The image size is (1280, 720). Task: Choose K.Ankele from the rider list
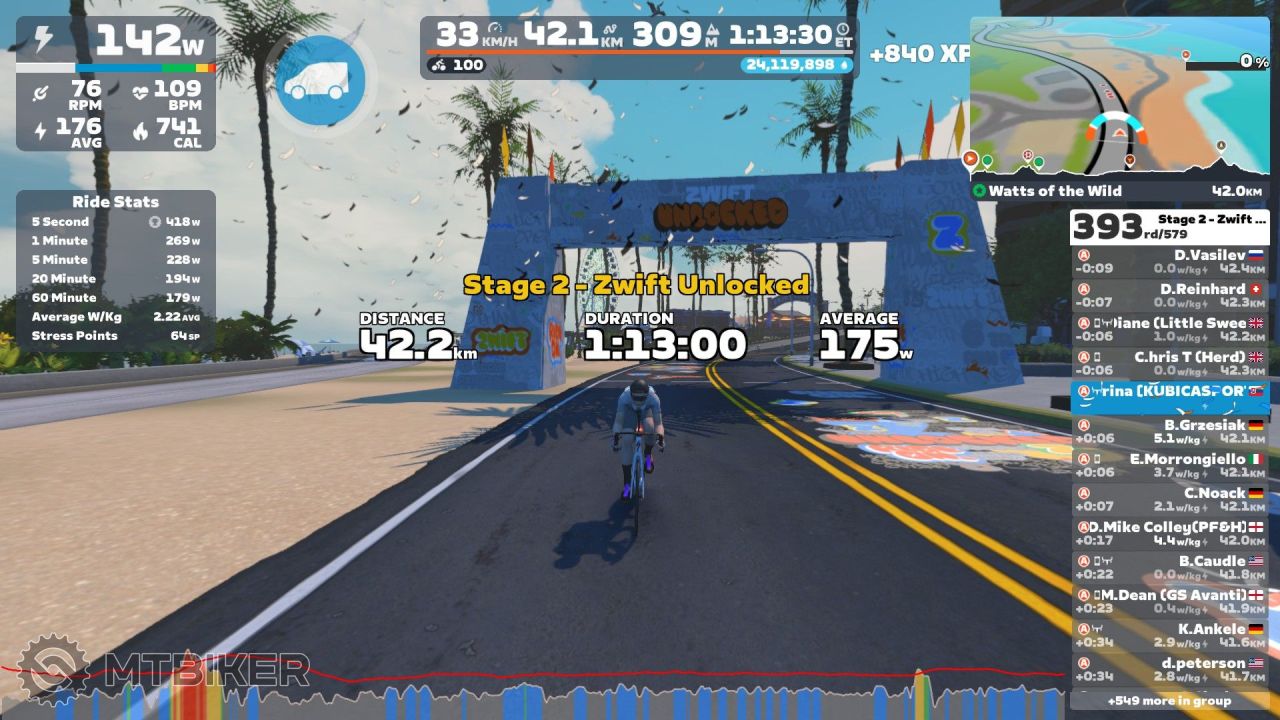pyautogui.click(x=1169, y=636)
